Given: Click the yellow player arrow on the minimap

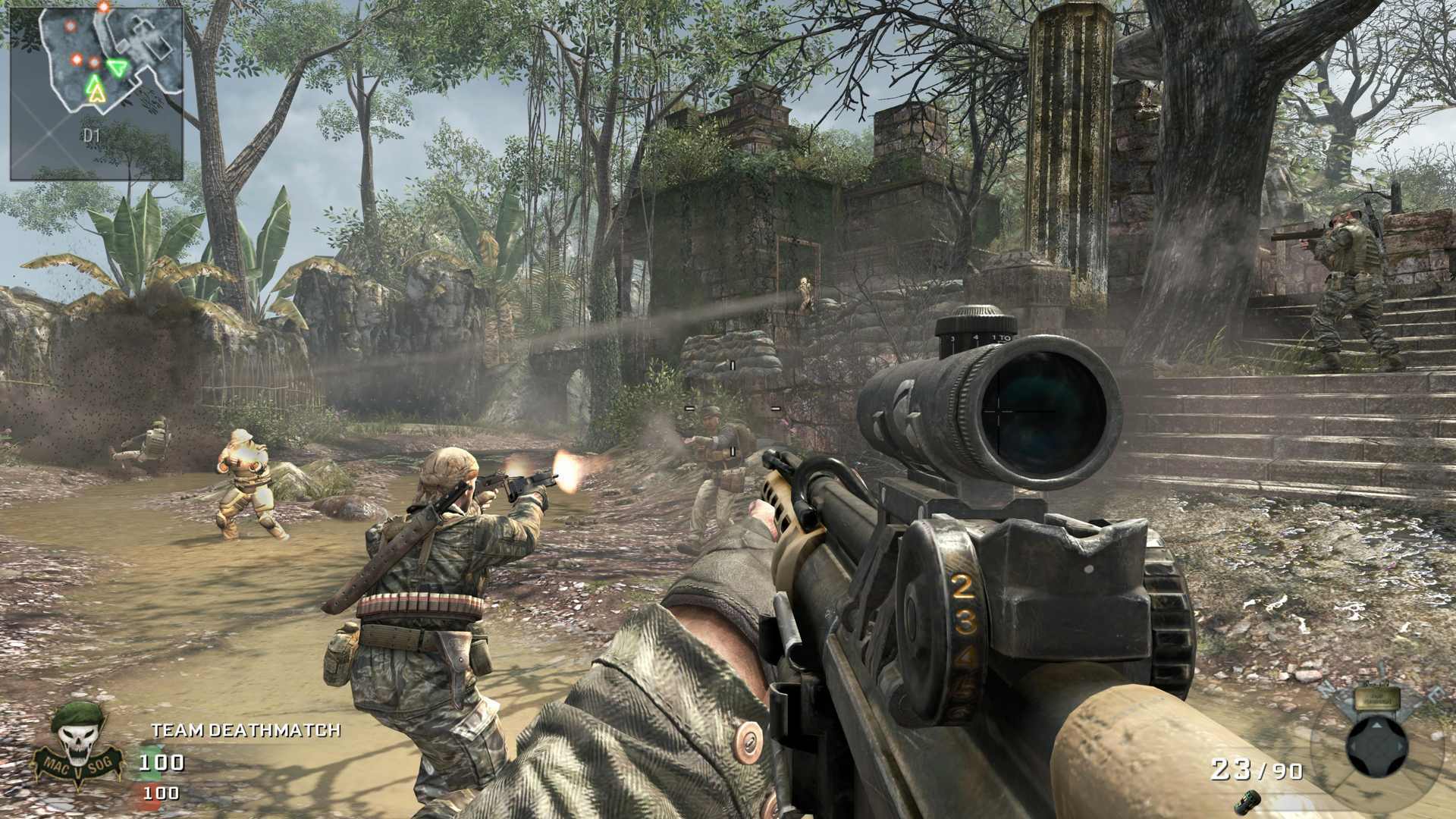Looking at the screenshot, I should point(96,95).
